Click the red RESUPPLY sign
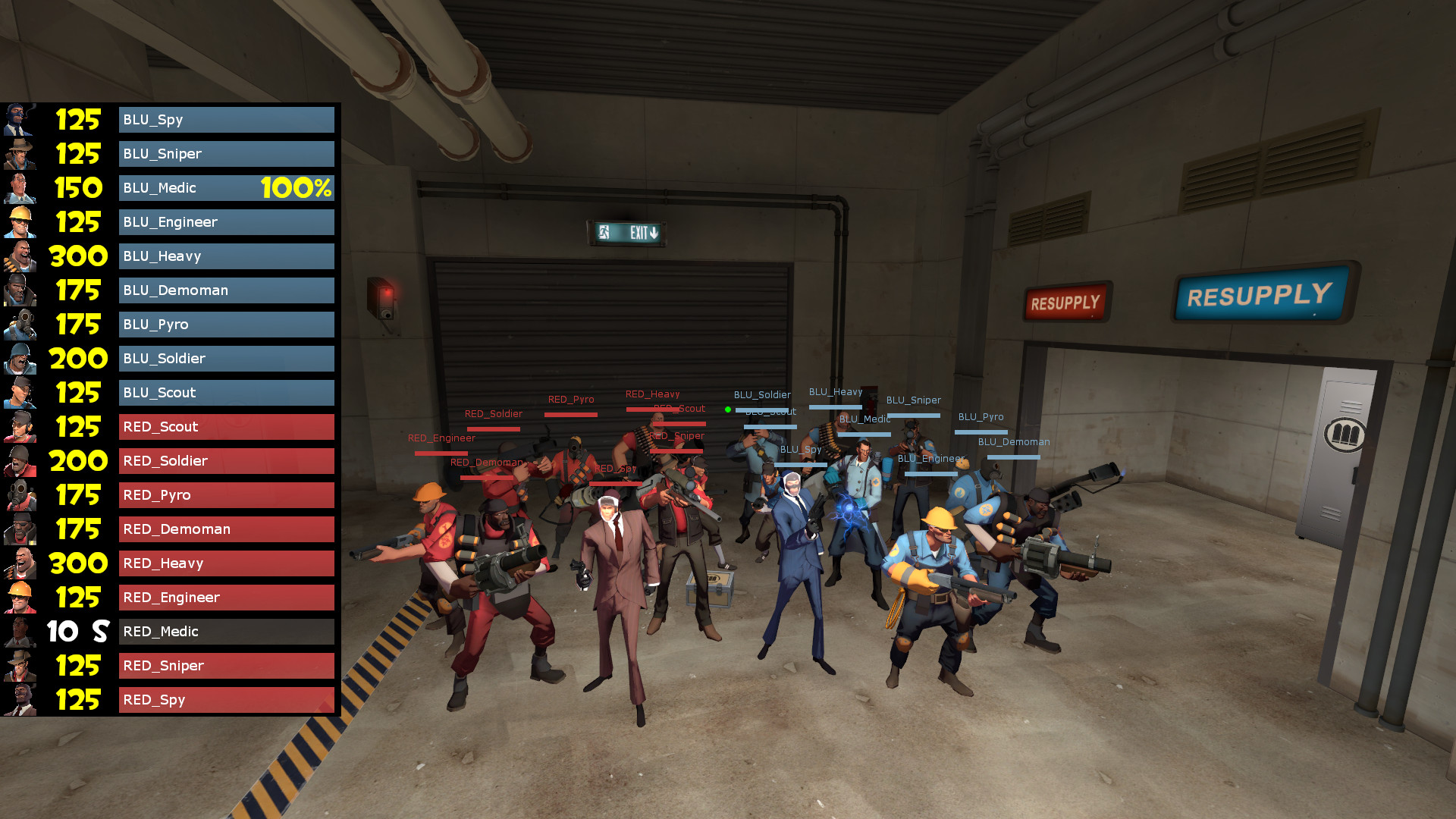1456x819 pixels. [1065, 301]
